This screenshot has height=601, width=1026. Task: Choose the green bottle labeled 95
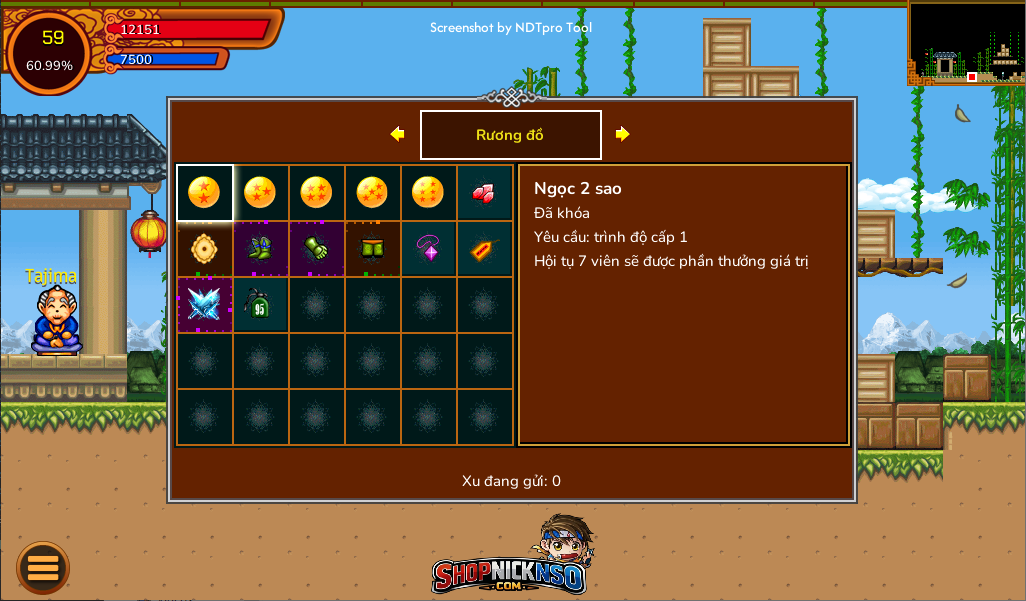[261, 305]
